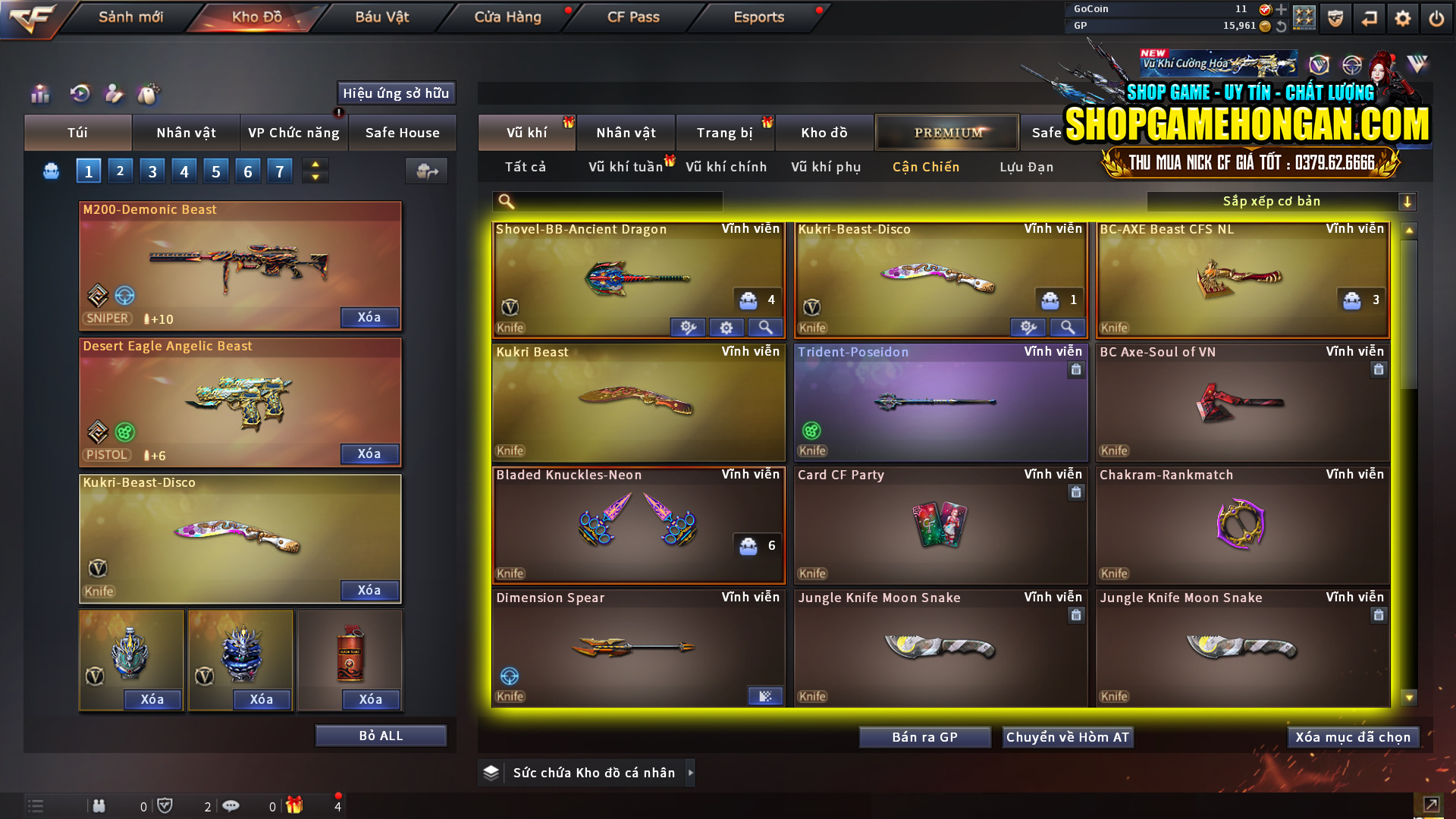Click the Hiệu ứng sở hữu button
This screenshot has width=1456, height=819.
[395, 93]
